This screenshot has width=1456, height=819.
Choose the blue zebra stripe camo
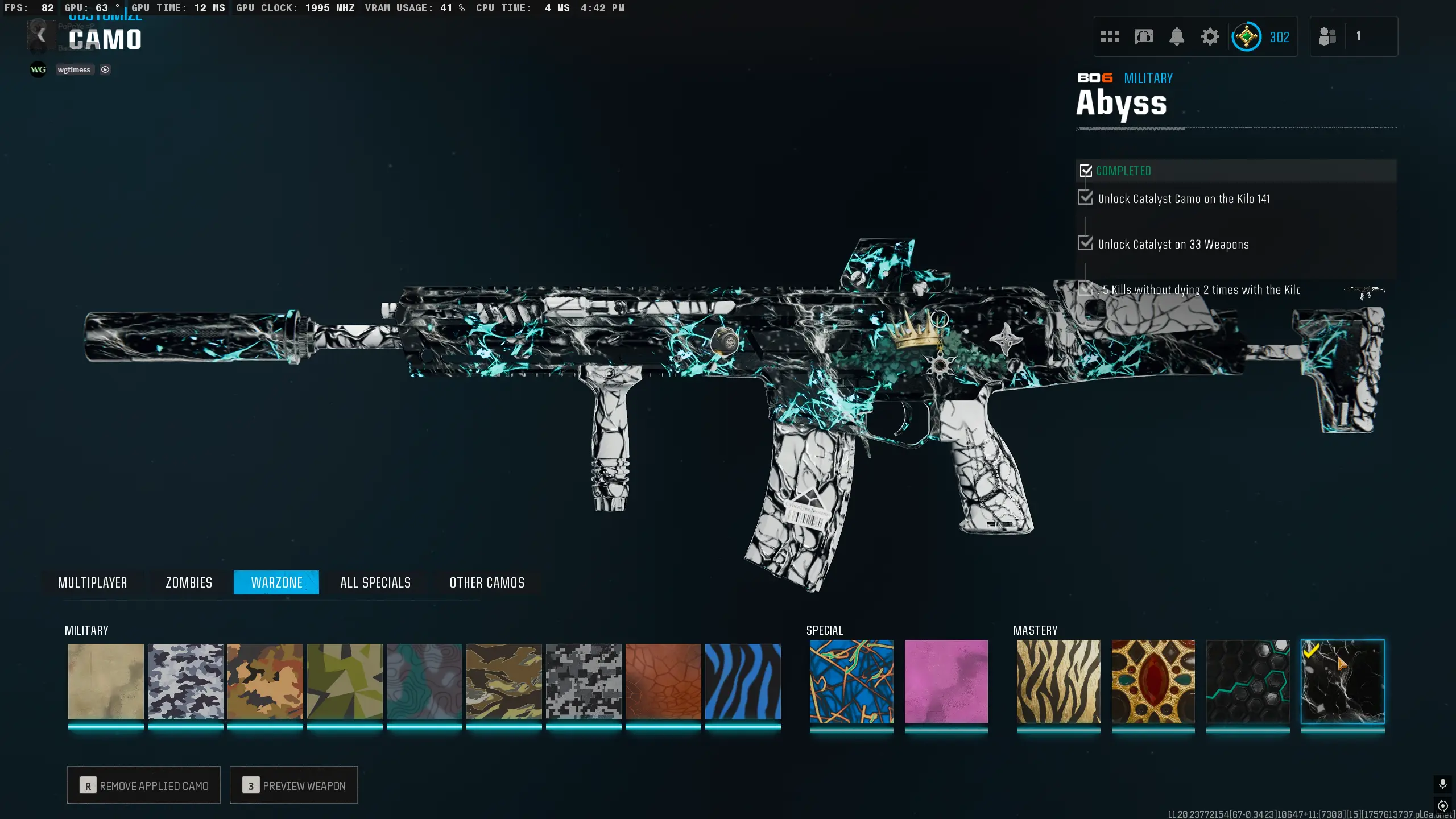pos(743,681)
